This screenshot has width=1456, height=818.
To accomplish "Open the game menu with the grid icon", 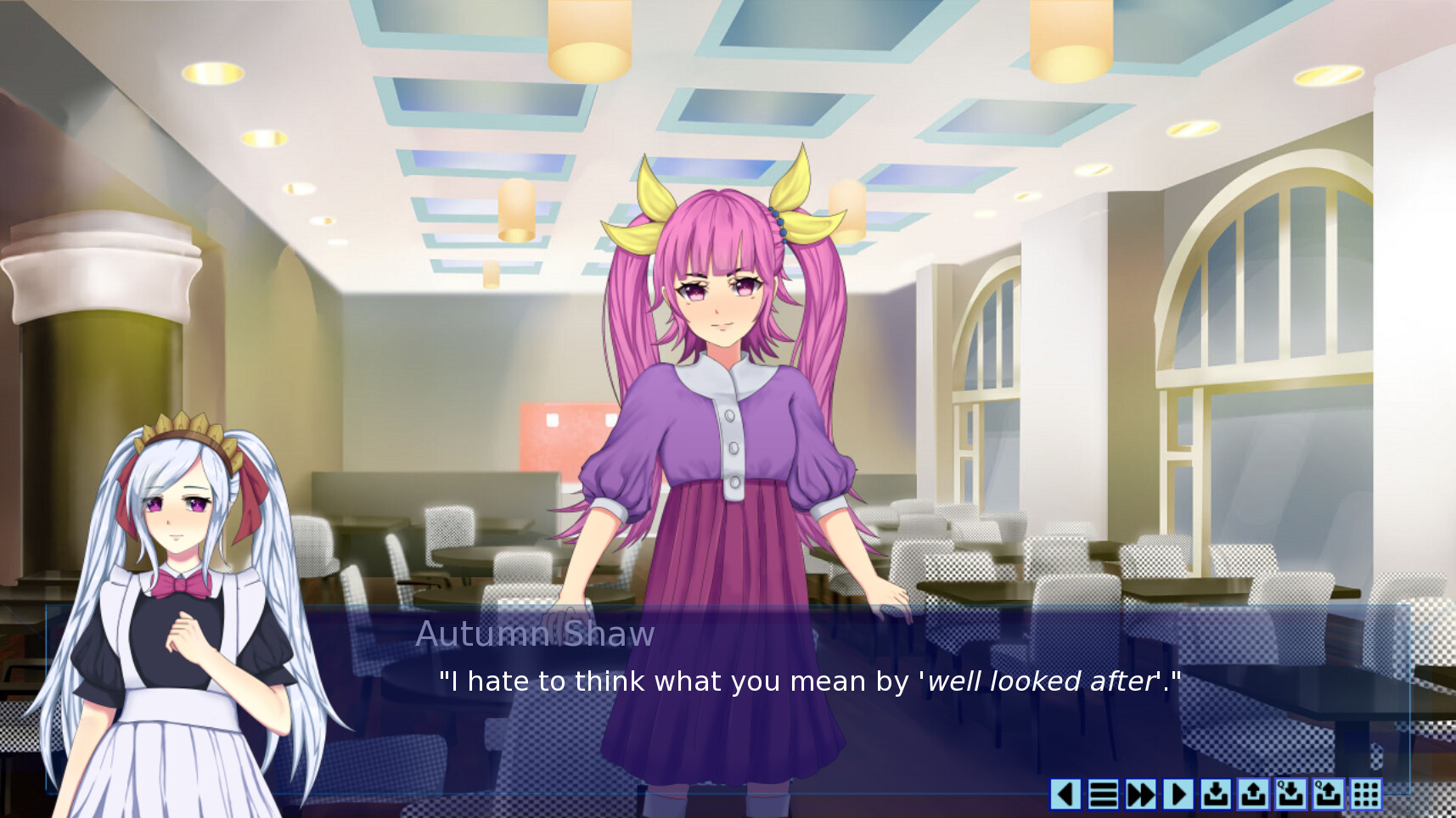I will pyautogui.click(x=1366, y=795).
